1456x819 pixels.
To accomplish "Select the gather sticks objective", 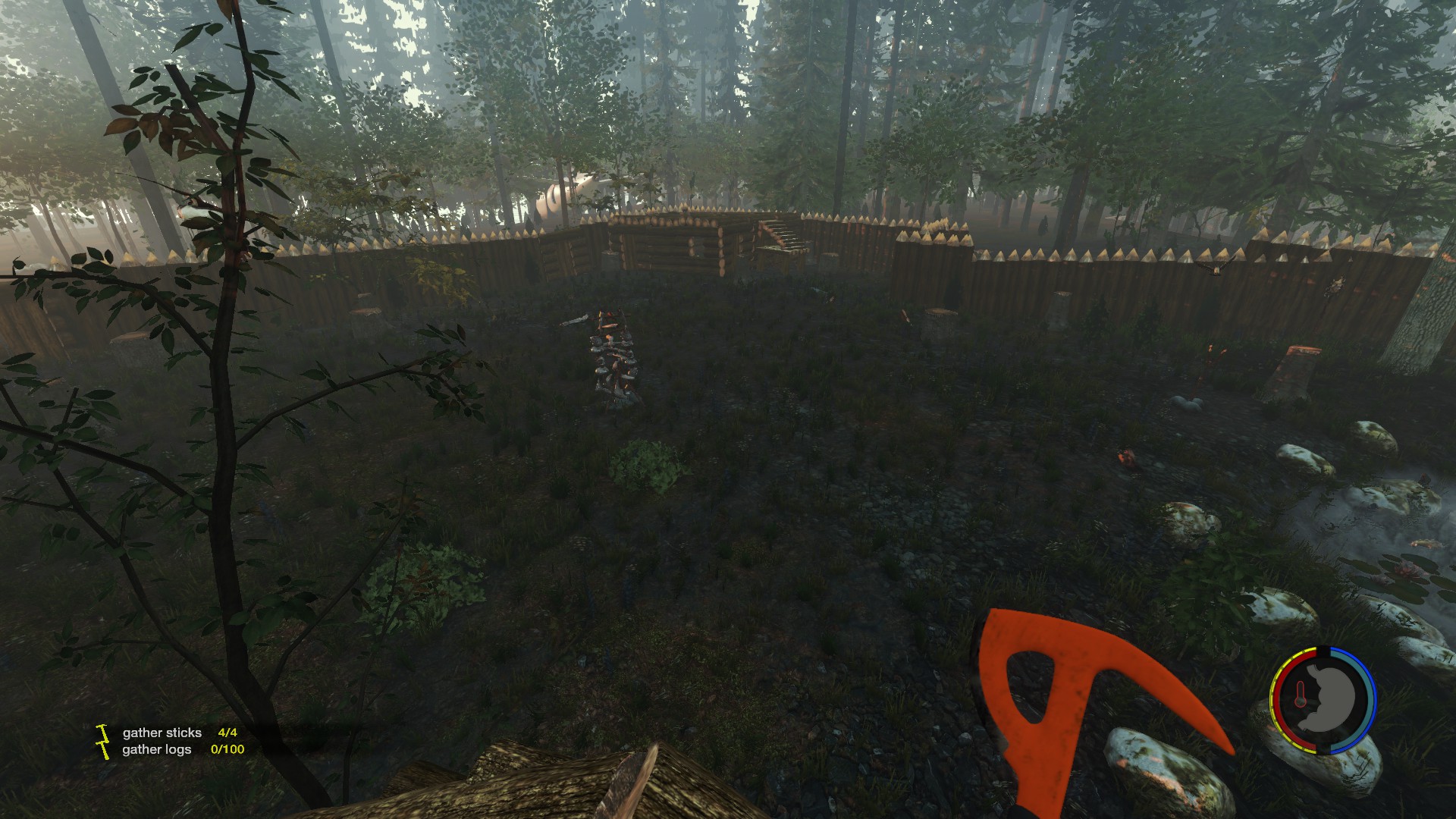I will pos(162,733).
